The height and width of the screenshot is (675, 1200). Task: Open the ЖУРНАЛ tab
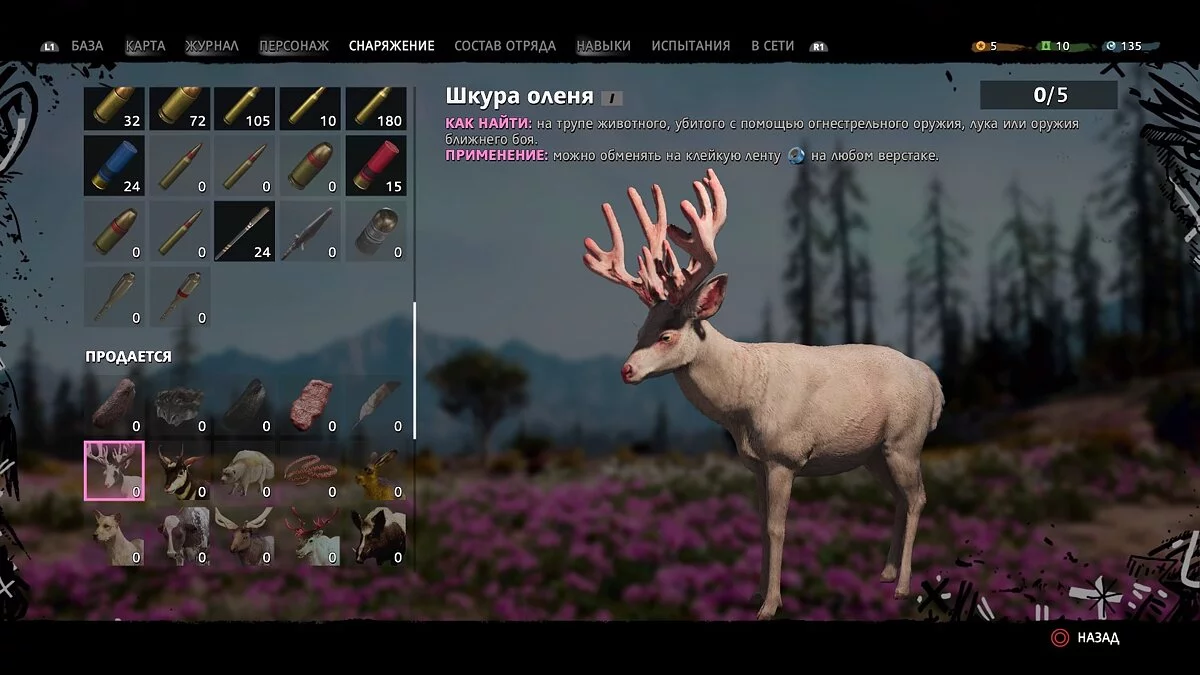[212, 46]
